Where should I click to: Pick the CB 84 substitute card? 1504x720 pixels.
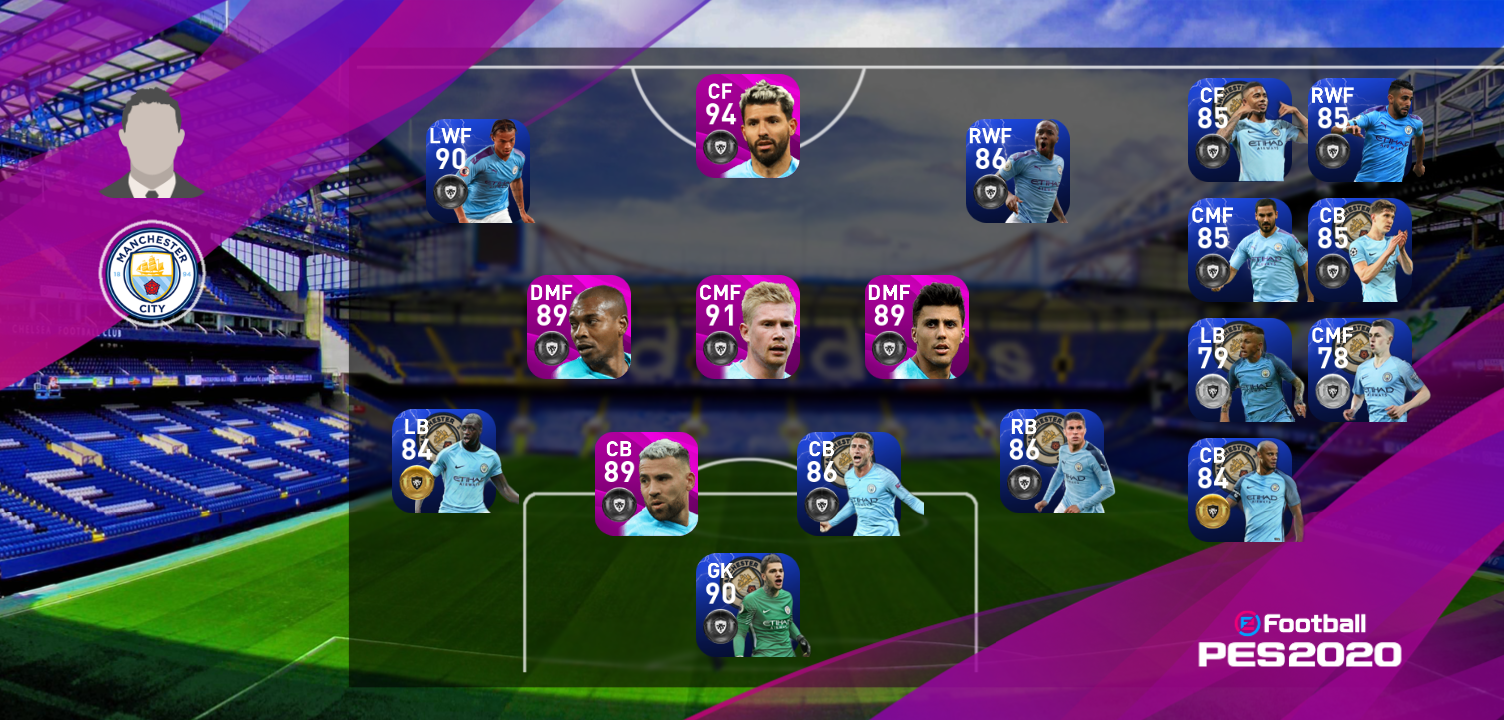pos(1239,490)
